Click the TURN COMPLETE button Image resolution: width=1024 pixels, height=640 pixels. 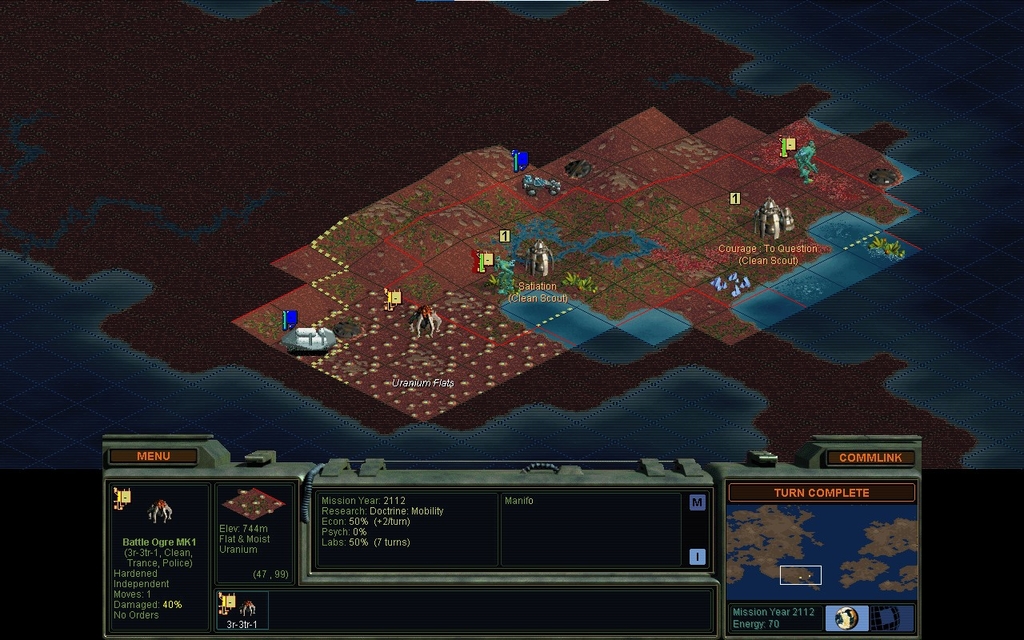point(821,492)
